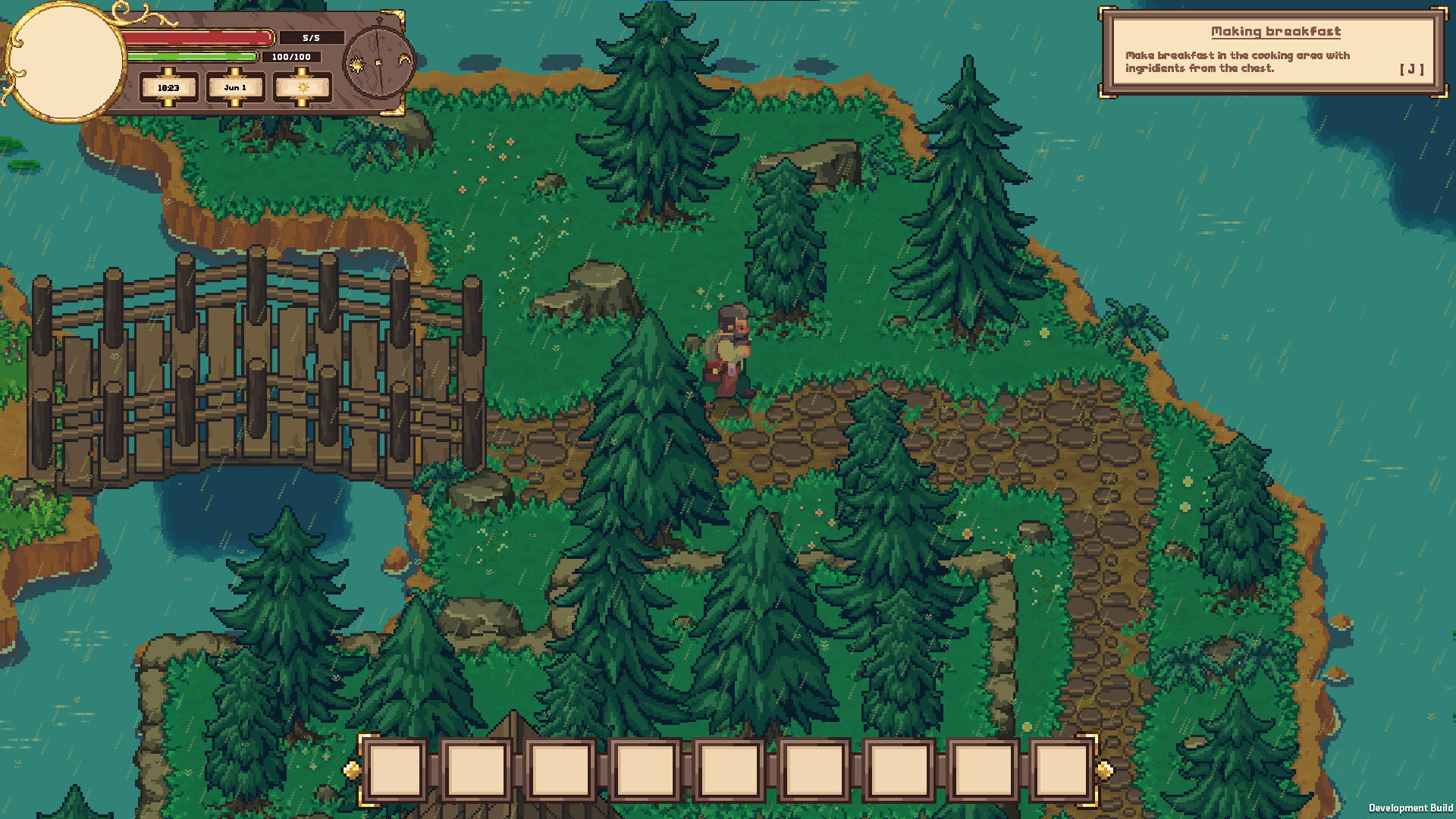Open the circular character portrait frame

point(67,61)
